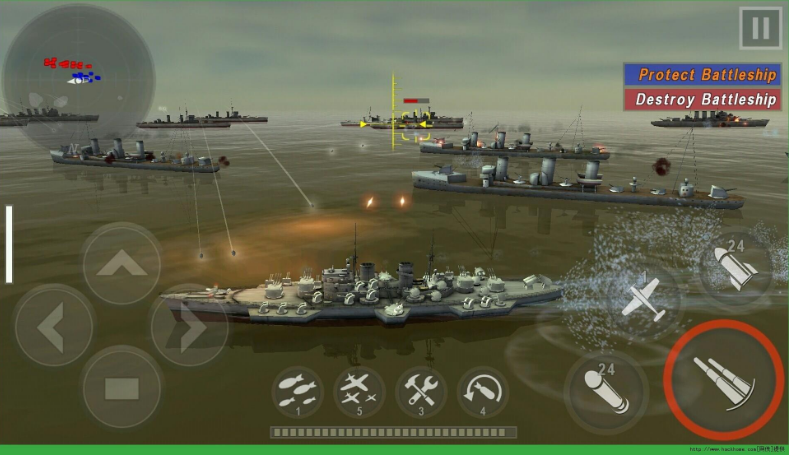
Task: Steer right with the right arrow button
Action: (x=189, y=325)
